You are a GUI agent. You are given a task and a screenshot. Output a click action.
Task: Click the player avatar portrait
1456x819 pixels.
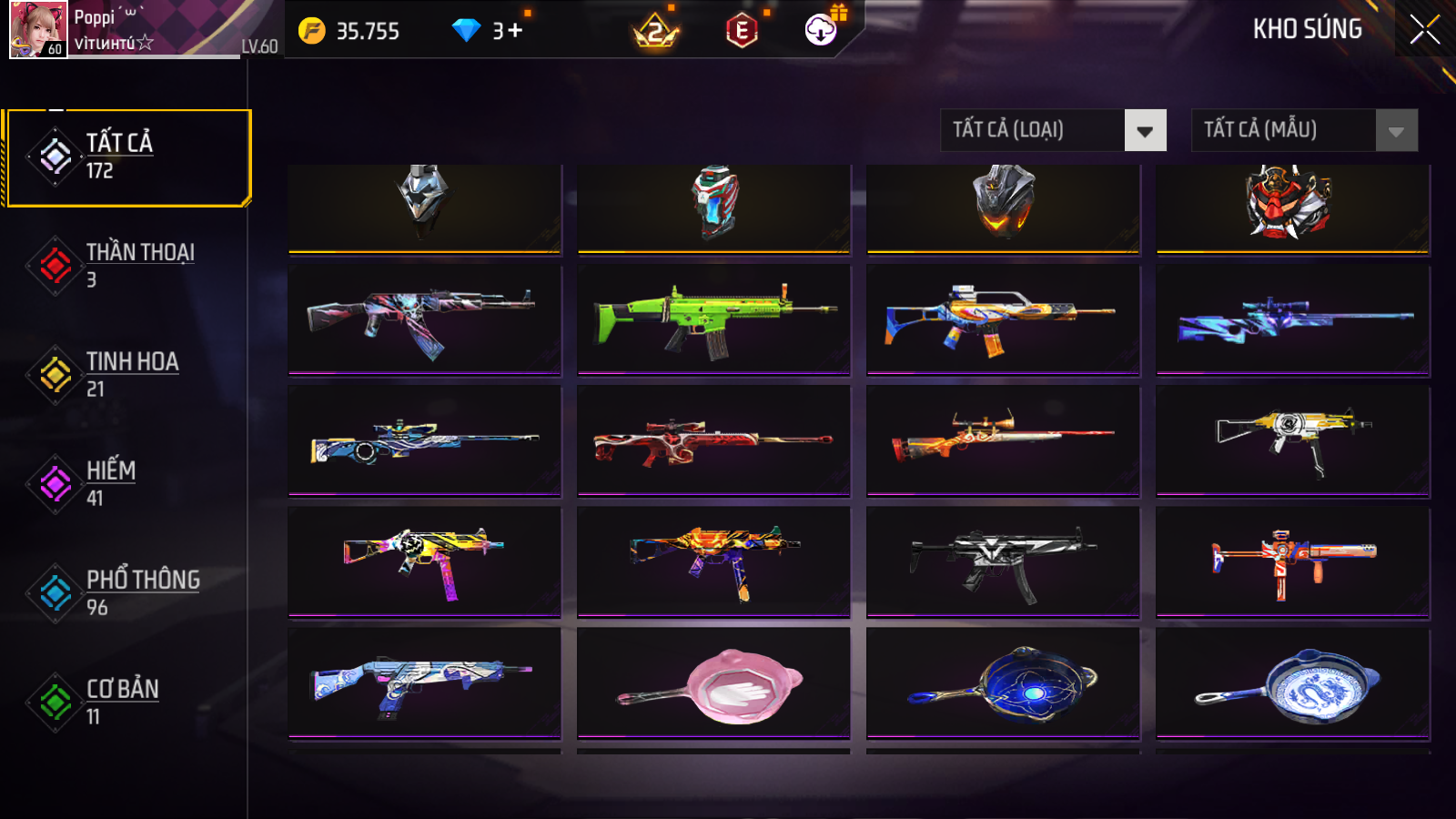click(37, 29)
